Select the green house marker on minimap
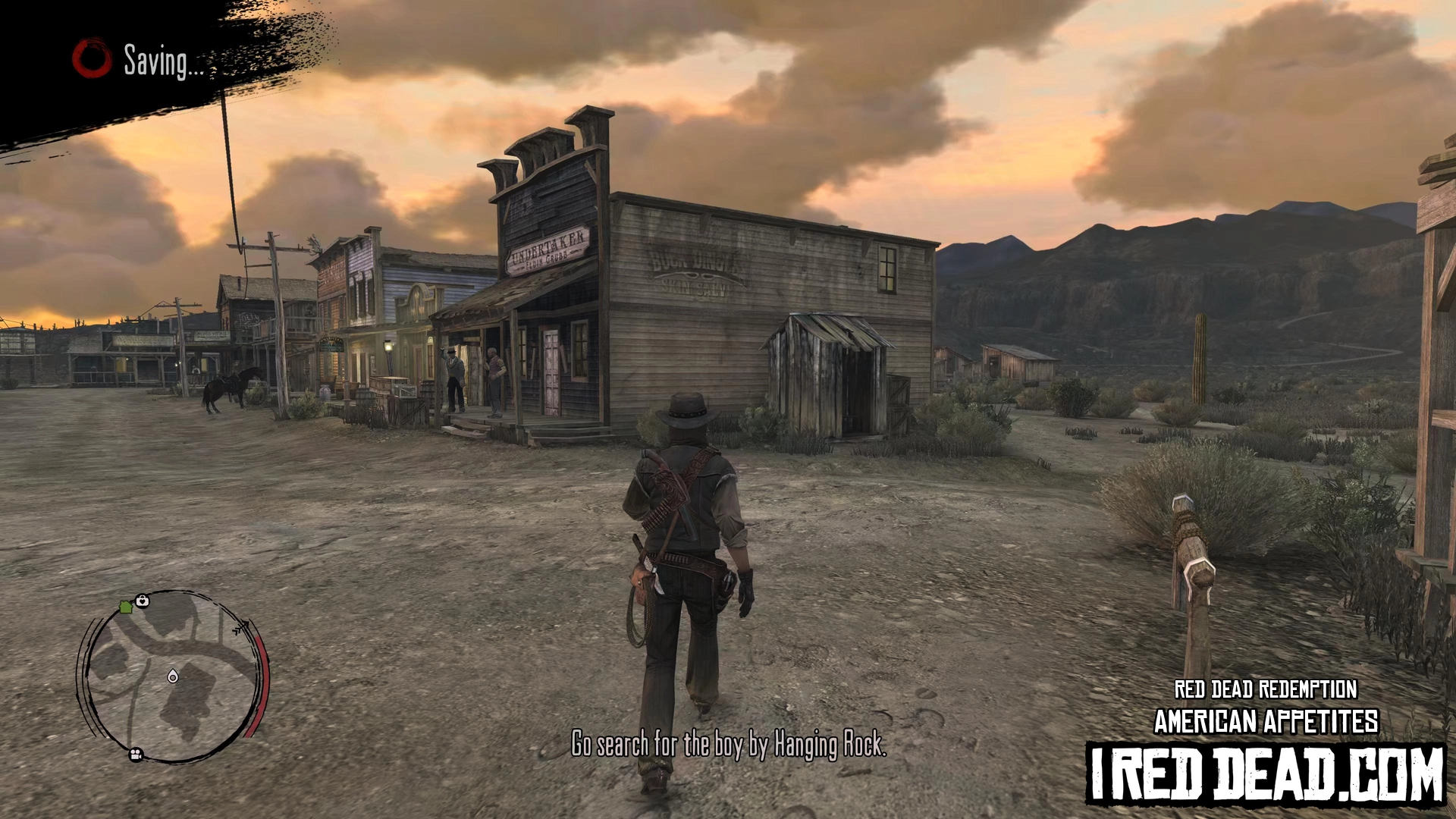Image resolution: width=1456 pixels, height=819 pixels. point(126,607)
